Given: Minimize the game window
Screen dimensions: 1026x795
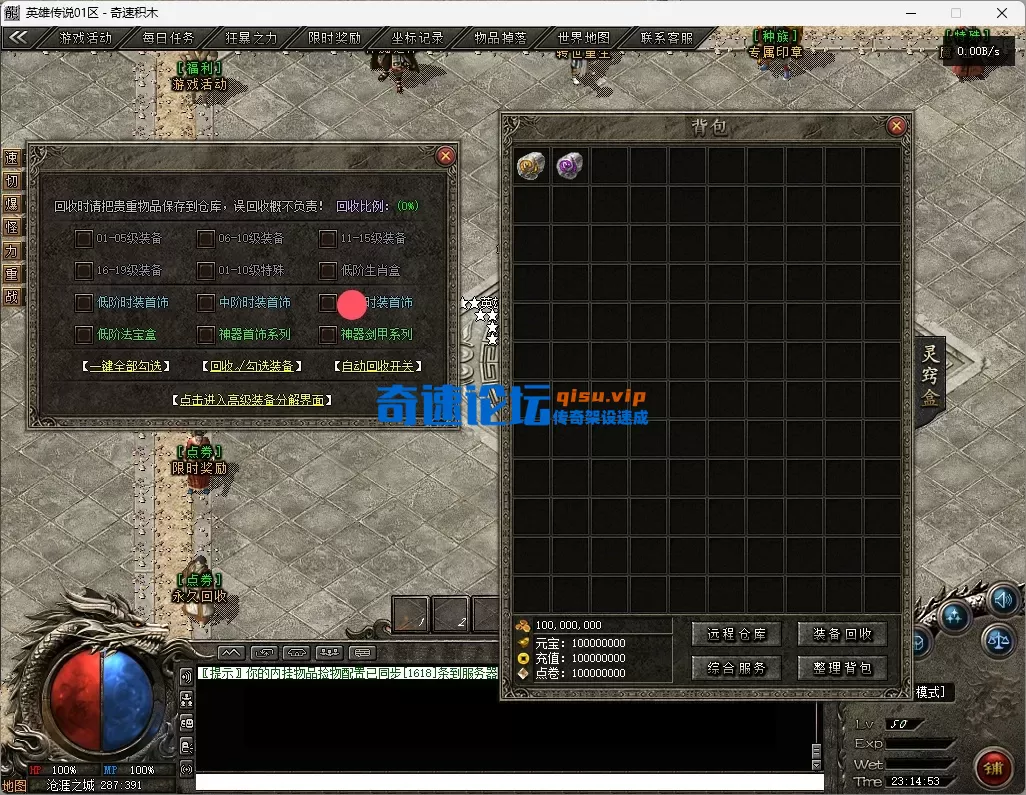Looking at the screenshot, I should [x=910, y=13].
